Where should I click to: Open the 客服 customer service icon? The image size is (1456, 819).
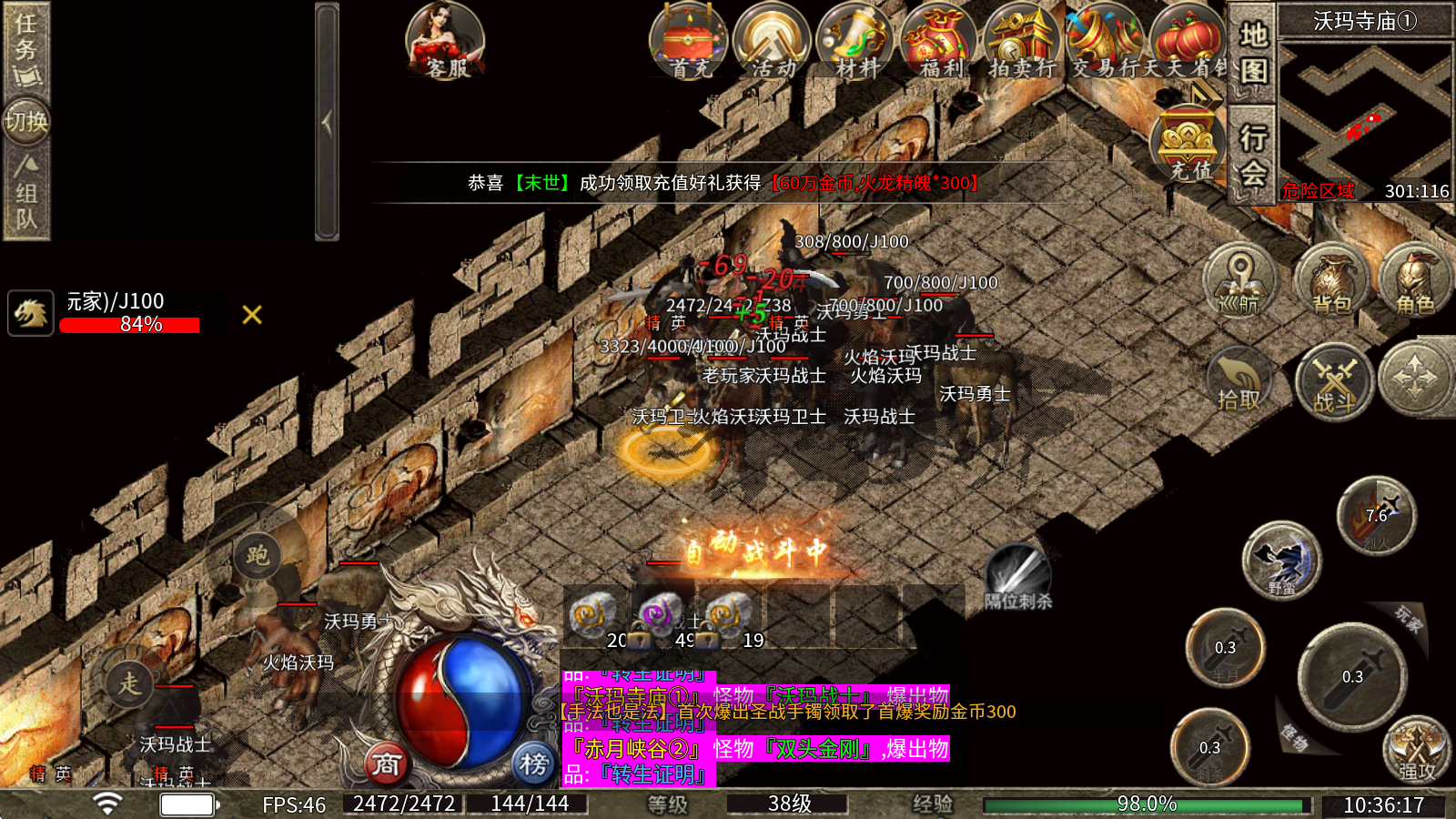point(445,41)
